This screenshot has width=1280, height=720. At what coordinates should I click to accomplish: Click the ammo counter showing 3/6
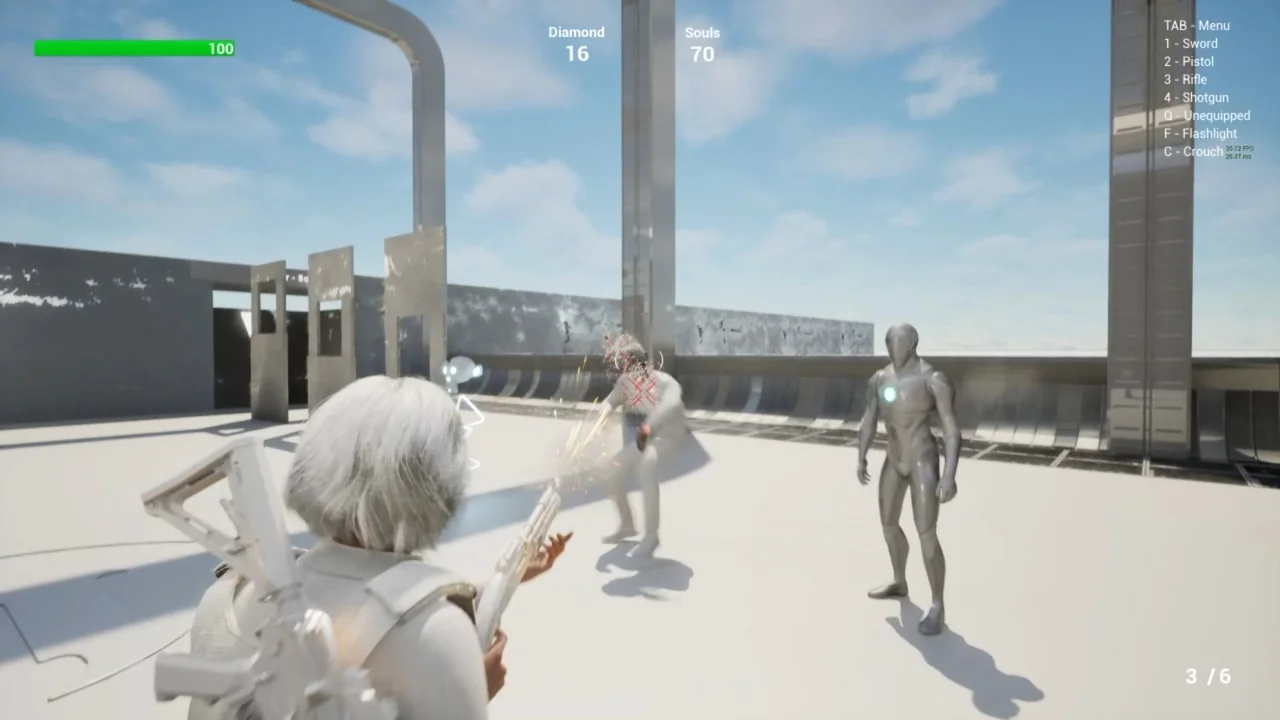coord(1206,674)
